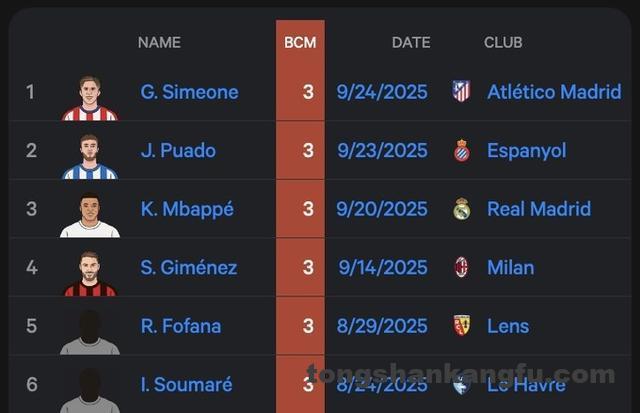
Task: Click the I. Soumaré name link
Action: (186, 384)
